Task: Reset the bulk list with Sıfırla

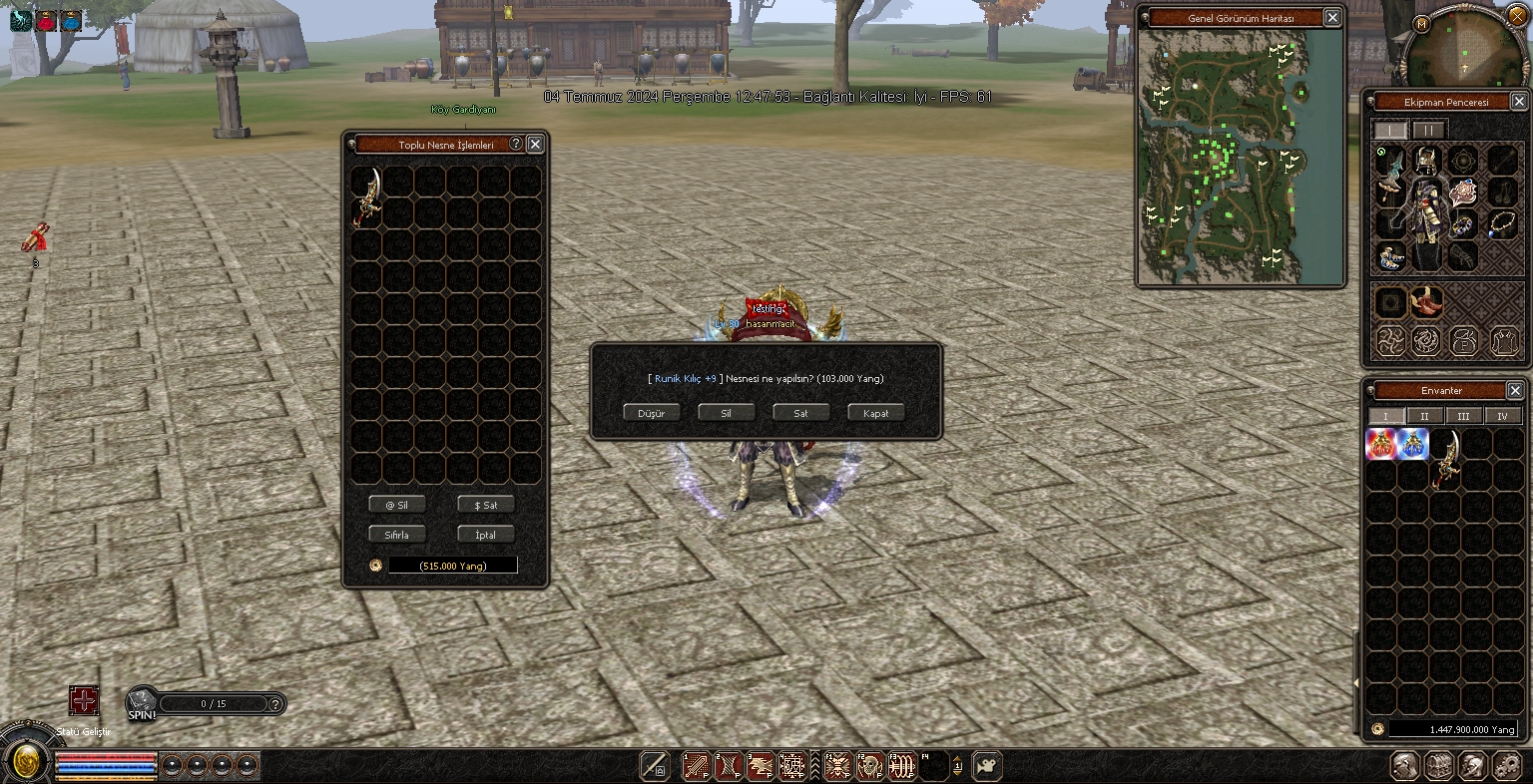Action: point(397,535)
